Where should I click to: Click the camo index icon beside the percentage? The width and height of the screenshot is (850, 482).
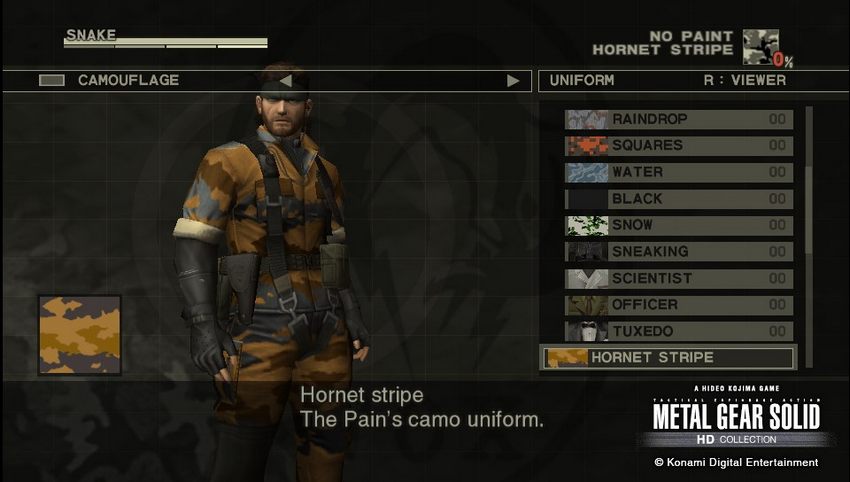click(759, 45)
